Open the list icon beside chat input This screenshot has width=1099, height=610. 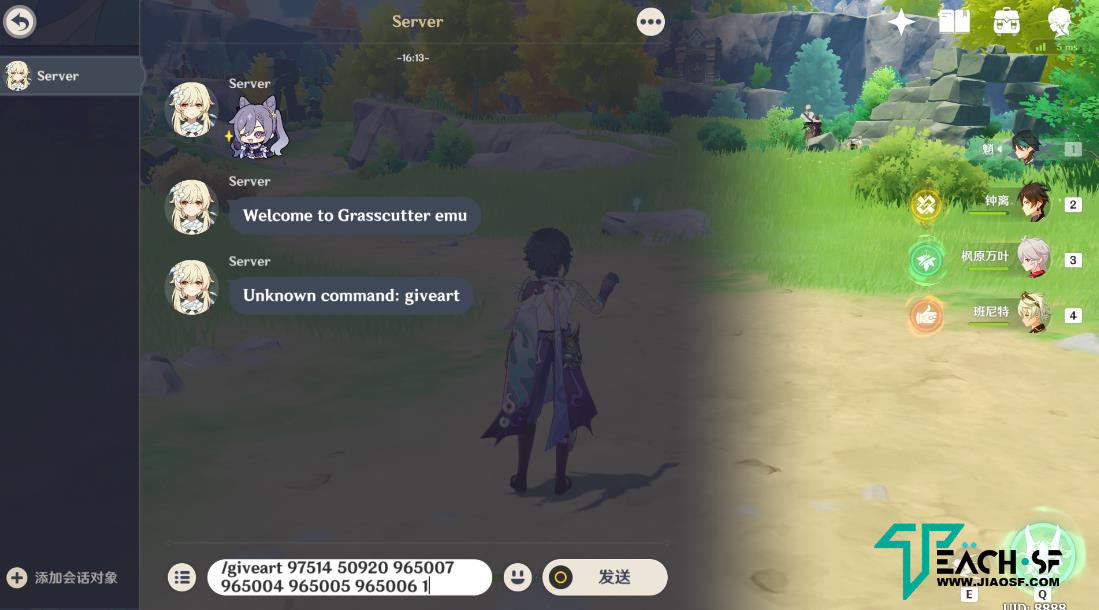181,577
